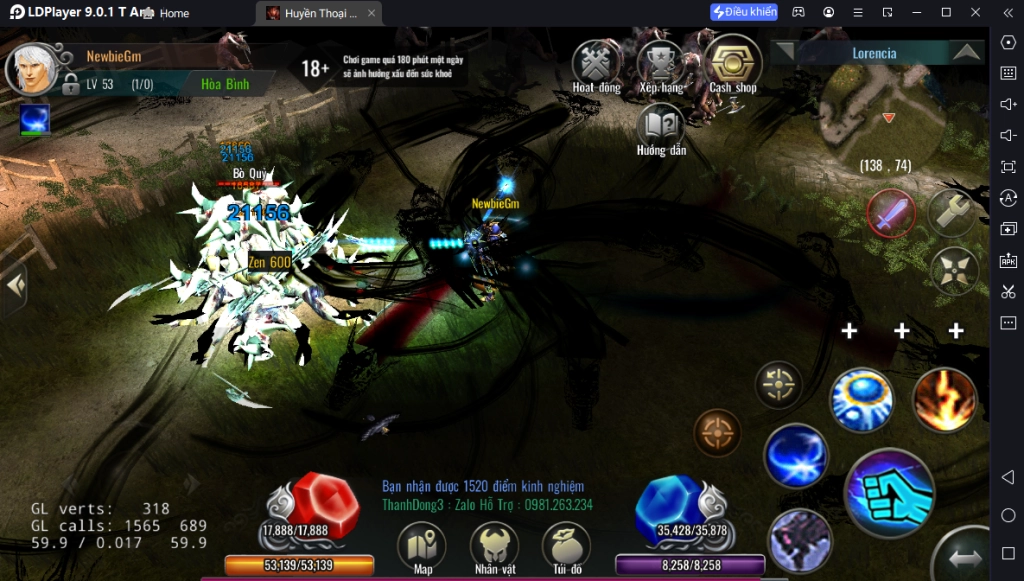Close the LDPlayer emulator window

coord(975,12)
